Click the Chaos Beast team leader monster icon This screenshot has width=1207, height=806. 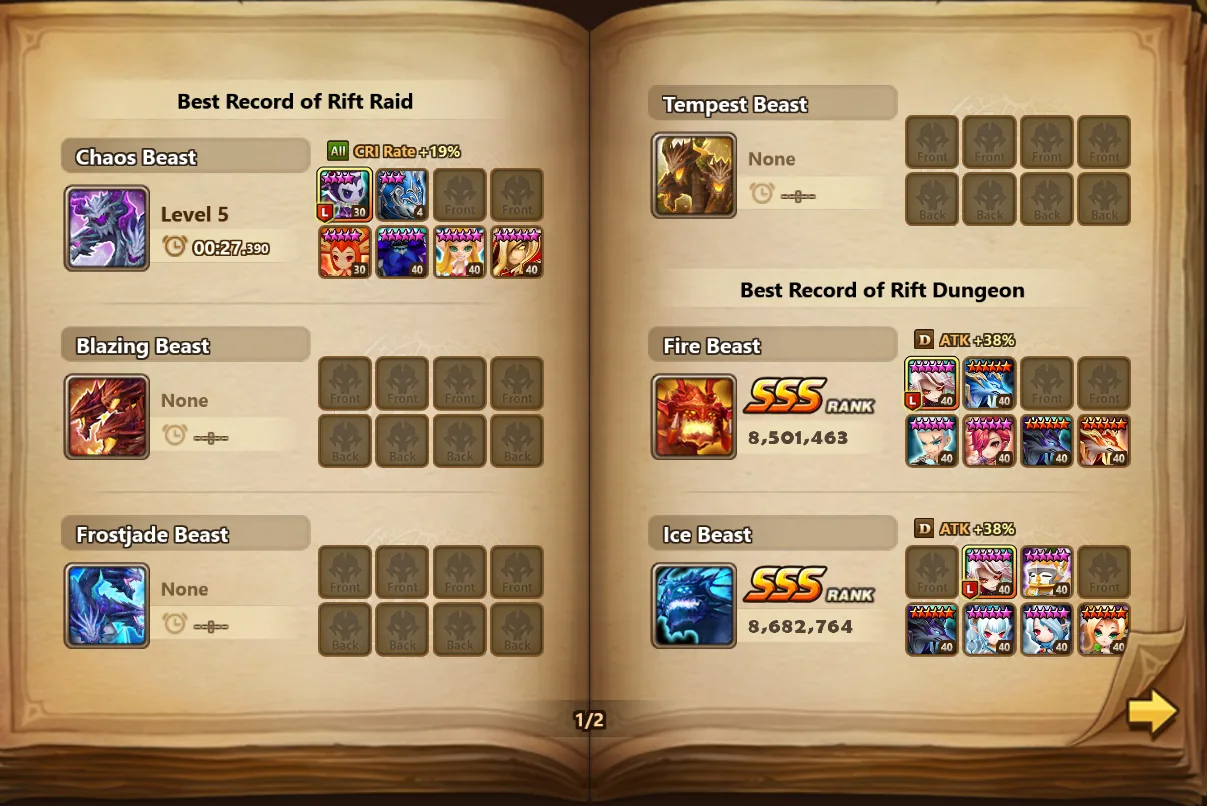345,194
